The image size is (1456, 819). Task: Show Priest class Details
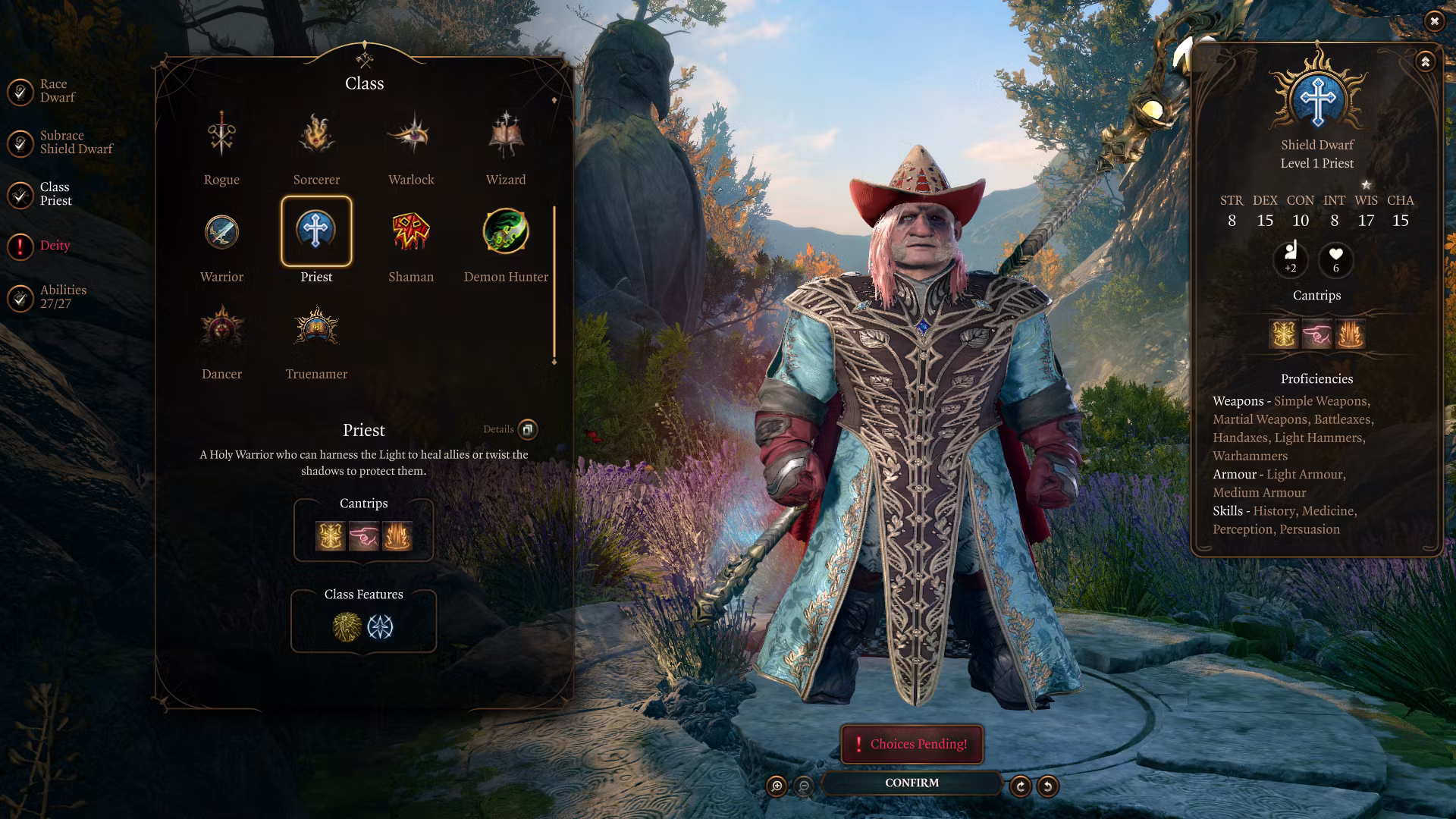pos(527,429)
